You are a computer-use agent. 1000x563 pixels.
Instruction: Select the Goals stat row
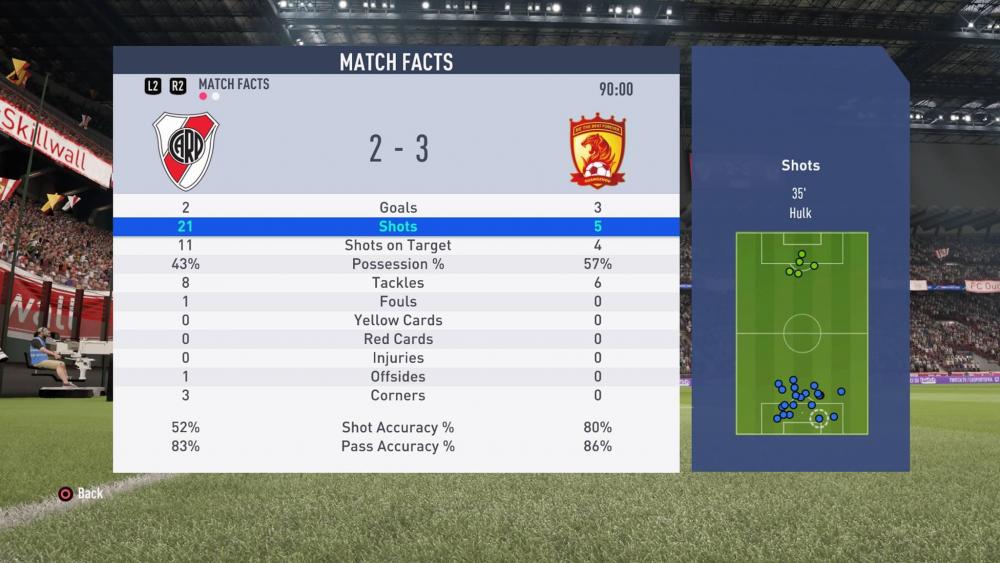tap(398, 207)
